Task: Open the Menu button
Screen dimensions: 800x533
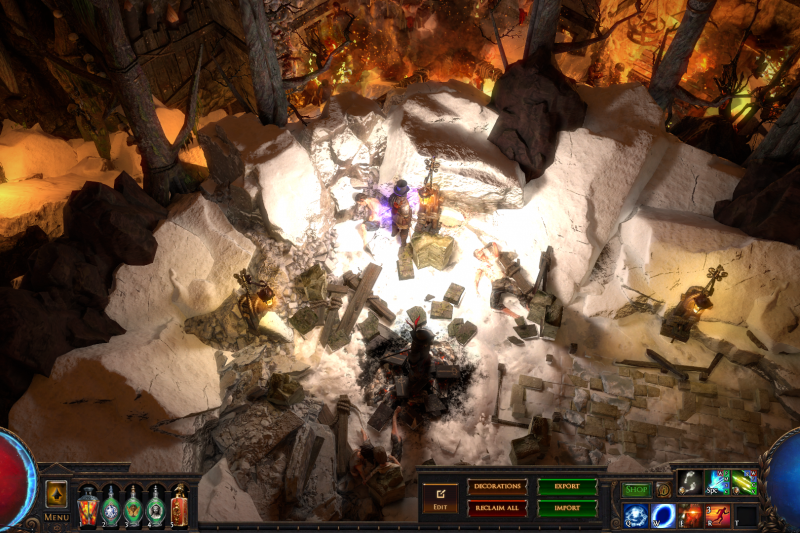Action: click(x=56, y=517)
